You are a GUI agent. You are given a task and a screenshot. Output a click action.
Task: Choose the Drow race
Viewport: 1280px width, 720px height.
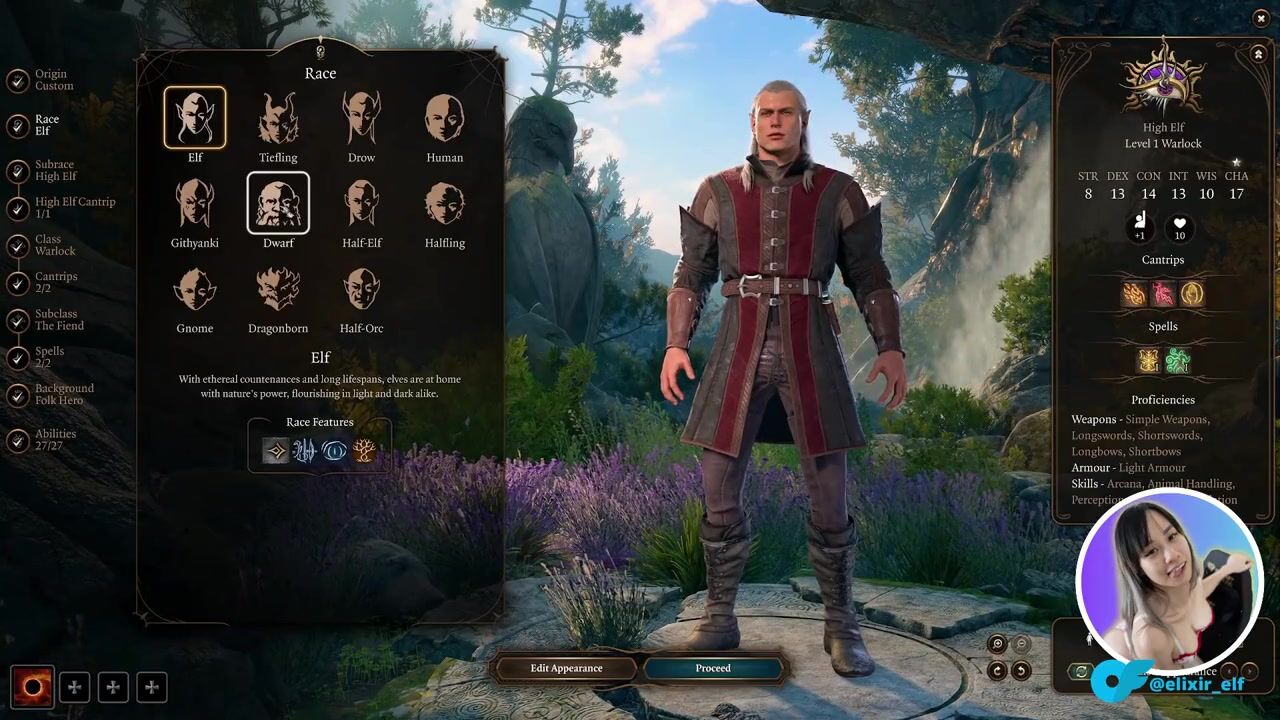(361, 118)
